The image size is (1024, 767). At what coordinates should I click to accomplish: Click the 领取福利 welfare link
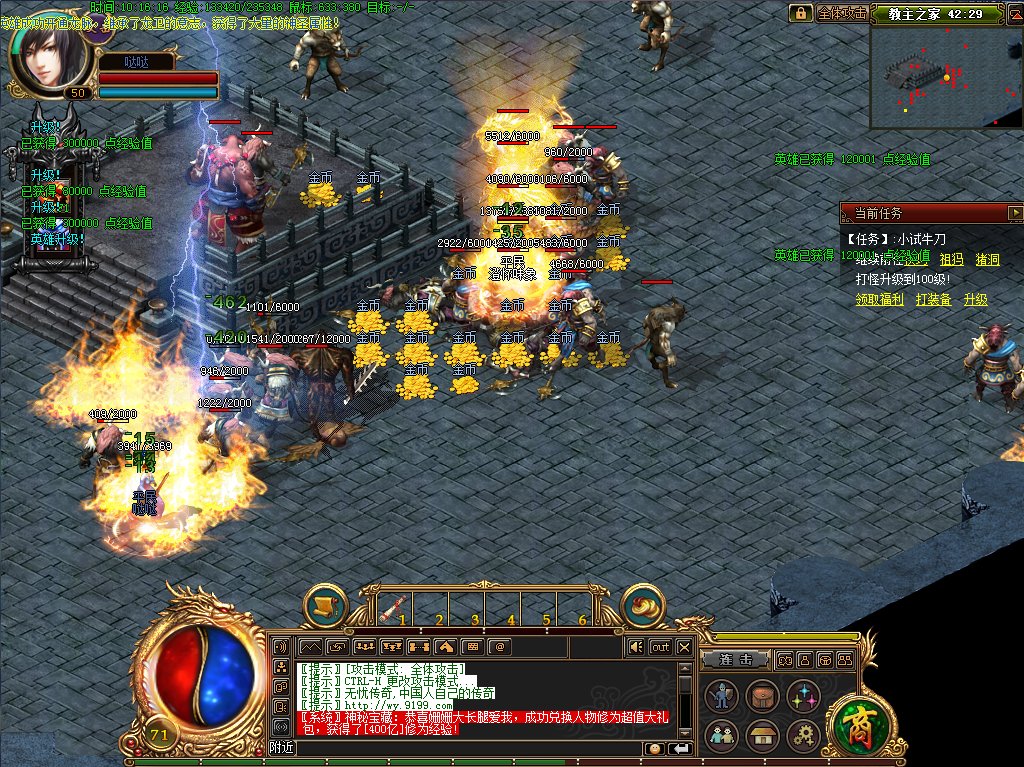879,299
